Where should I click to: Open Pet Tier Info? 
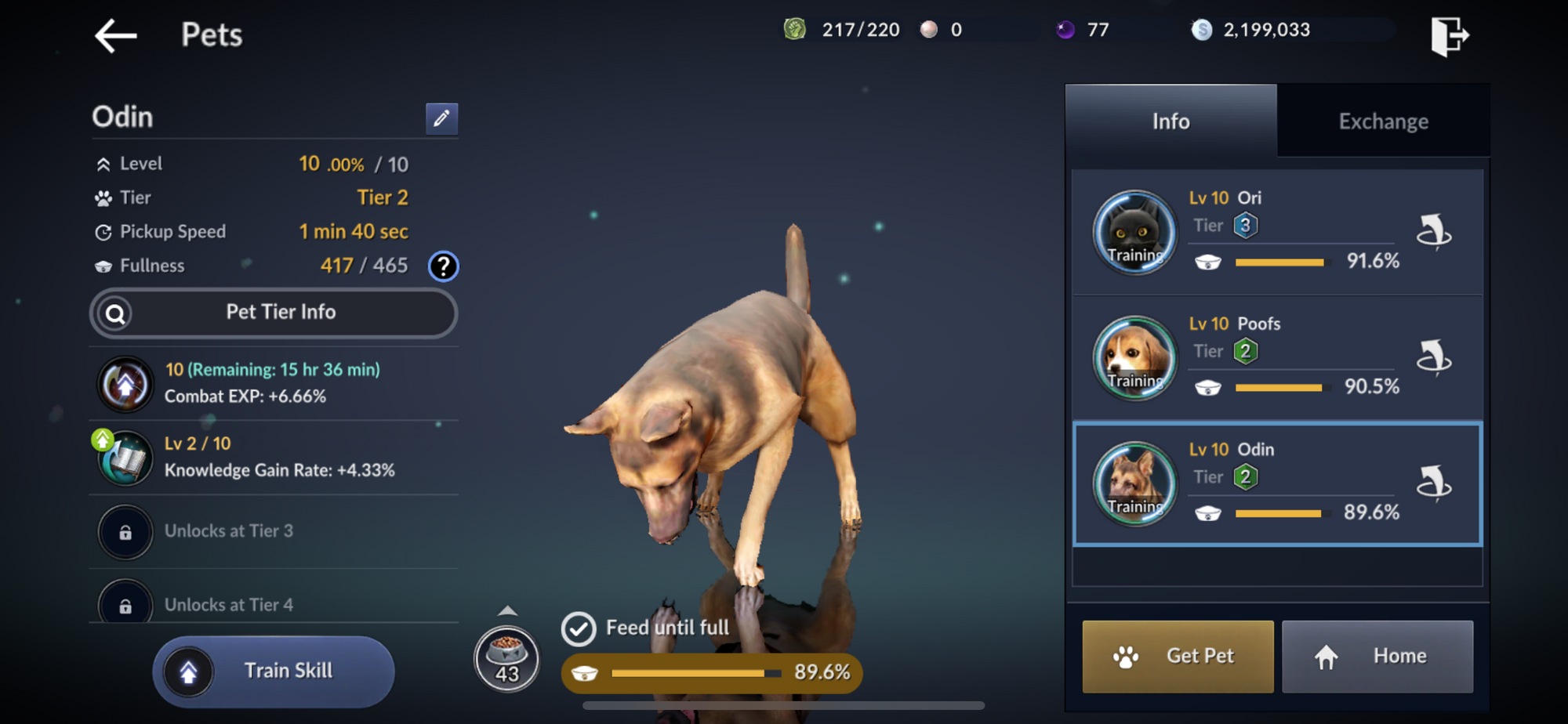pos(274,313)
